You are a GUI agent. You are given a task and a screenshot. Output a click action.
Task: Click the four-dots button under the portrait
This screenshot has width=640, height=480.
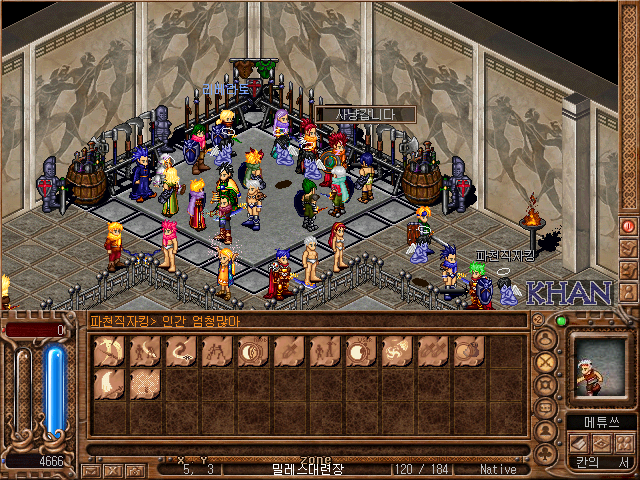click(x=623, y=442)
